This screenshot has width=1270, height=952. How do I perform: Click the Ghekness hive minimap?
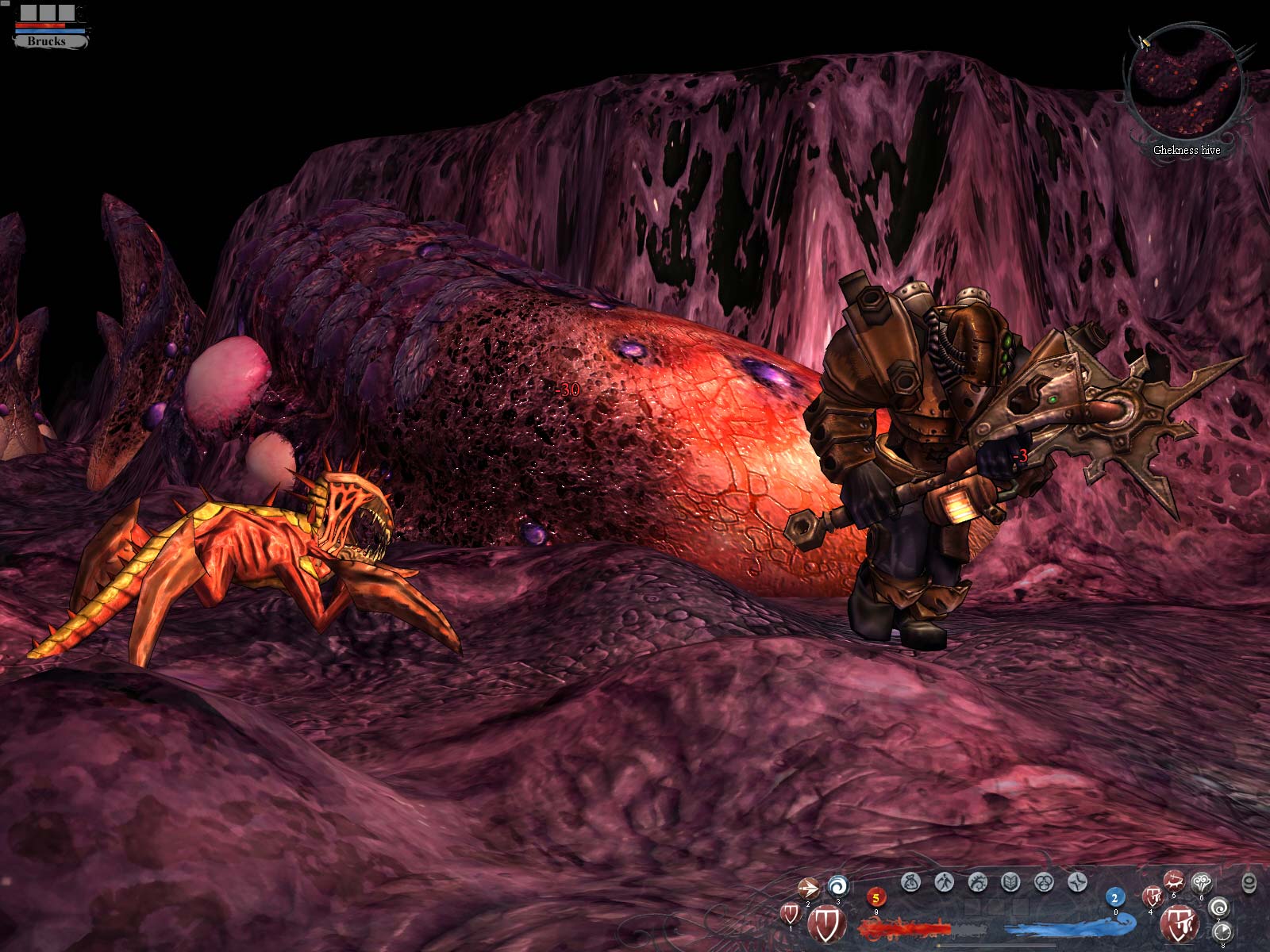point(1186,89)
